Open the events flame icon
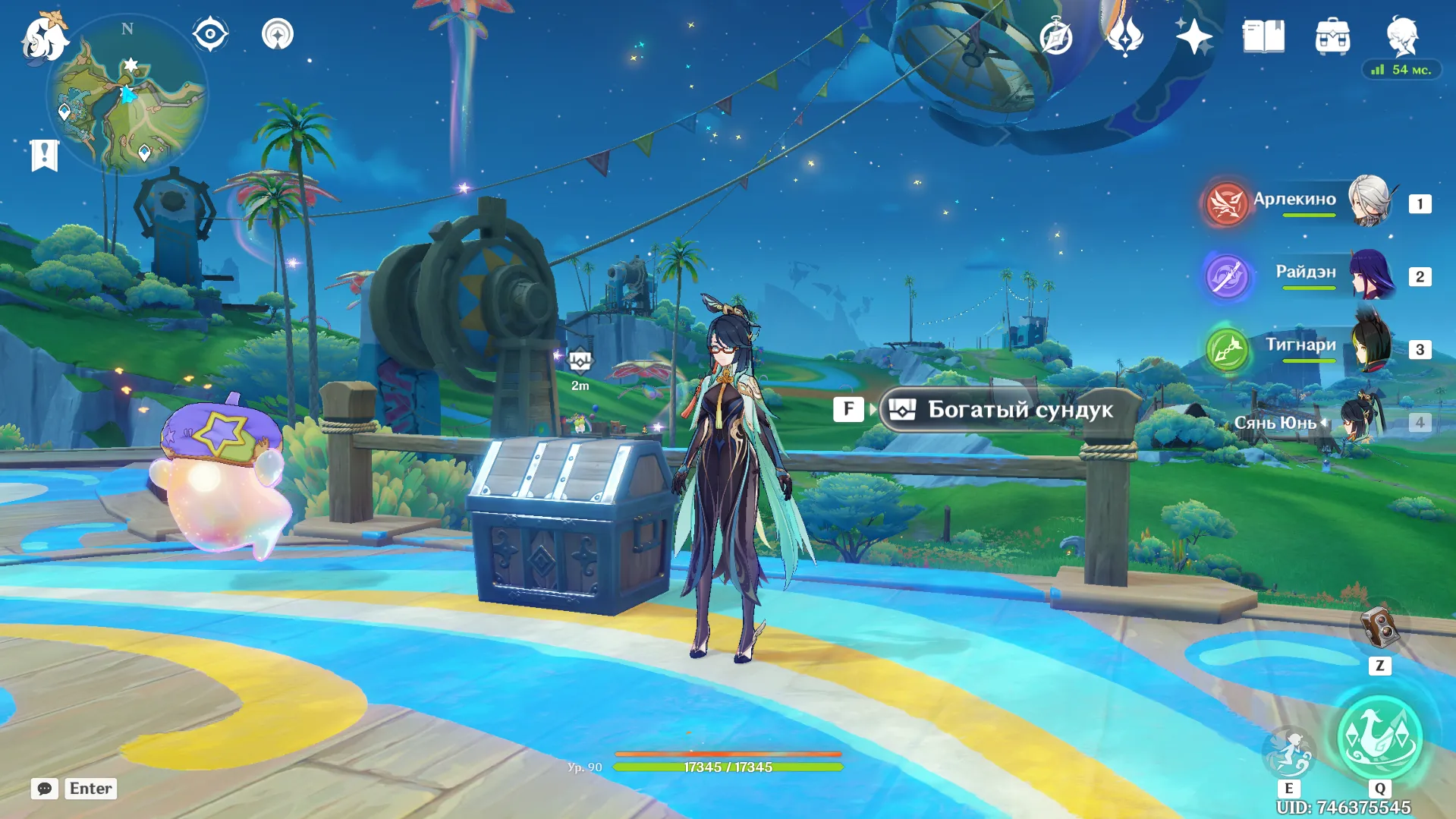Viewport: 1456px width, 819px height. 1124,36
